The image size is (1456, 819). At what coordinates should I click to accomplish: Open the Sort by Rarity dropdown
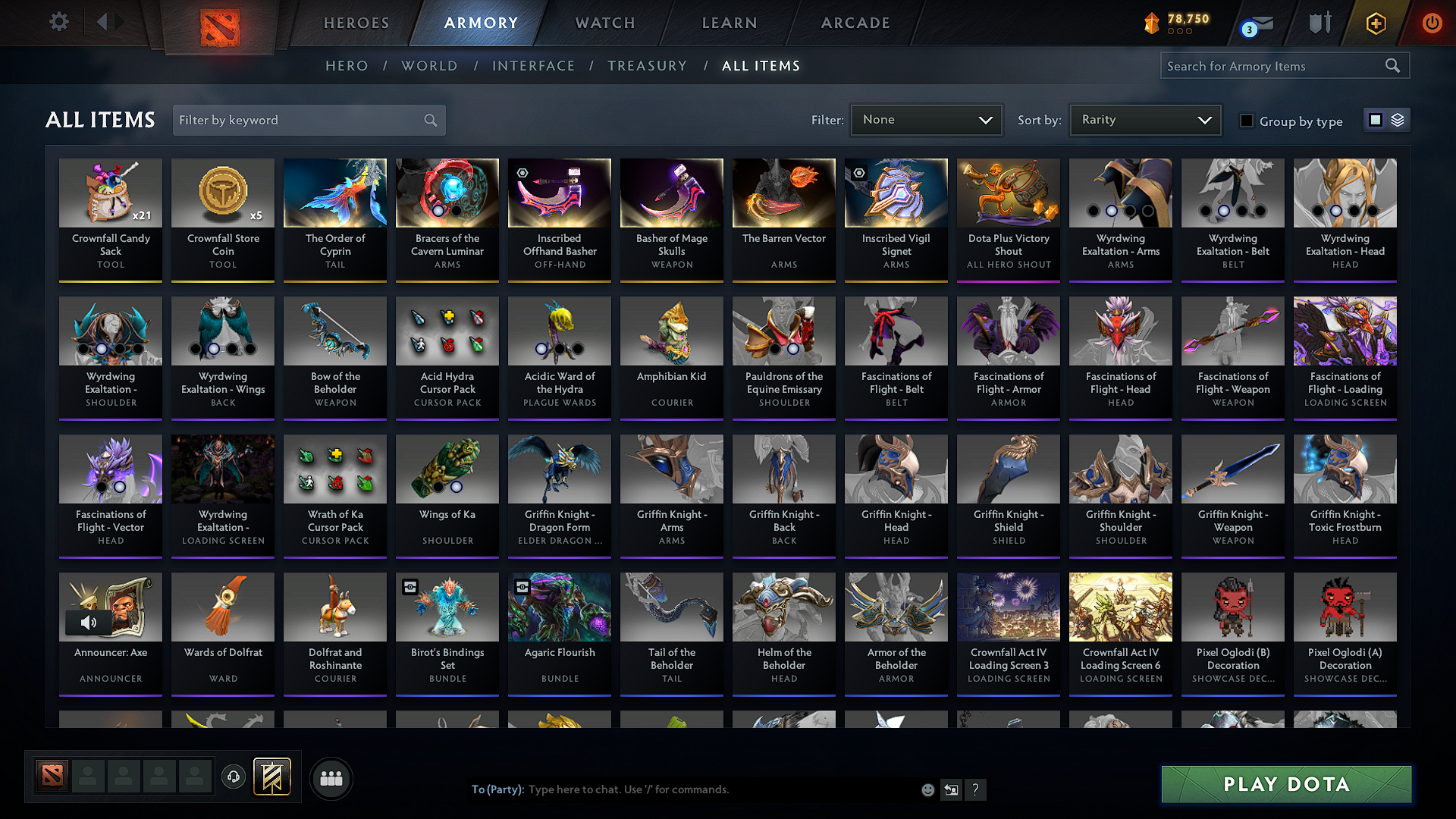[1144, 119]
